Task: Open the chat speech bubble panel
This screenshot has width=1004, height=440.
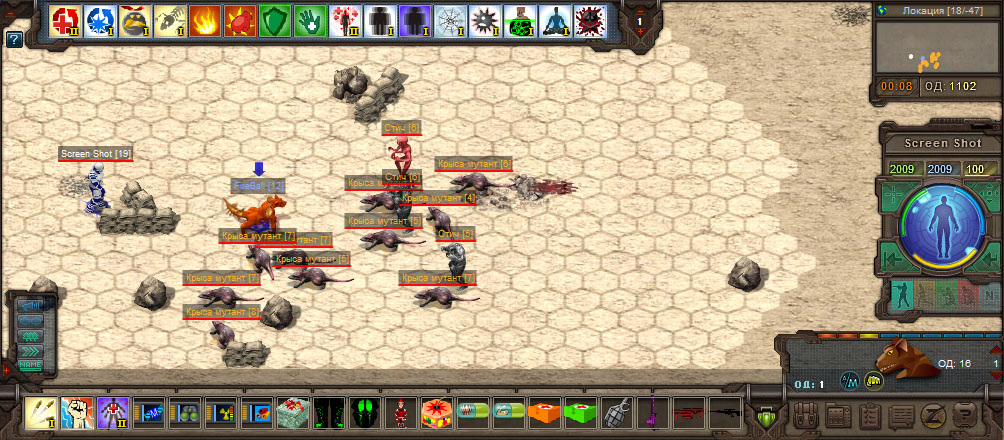Action: [901, 415]
